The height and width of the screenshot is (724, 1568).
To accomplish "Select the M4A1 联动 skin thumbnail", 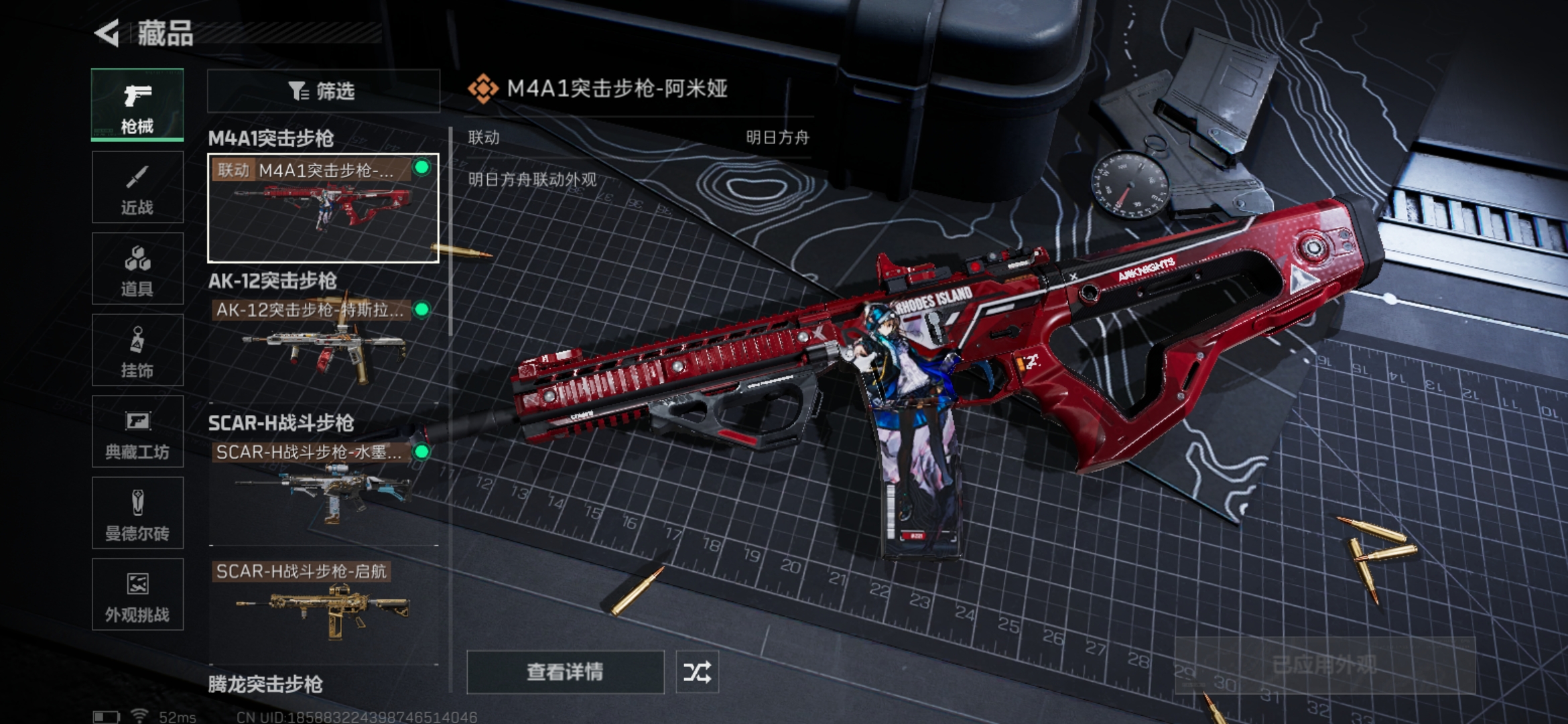I will click(323, 208).
